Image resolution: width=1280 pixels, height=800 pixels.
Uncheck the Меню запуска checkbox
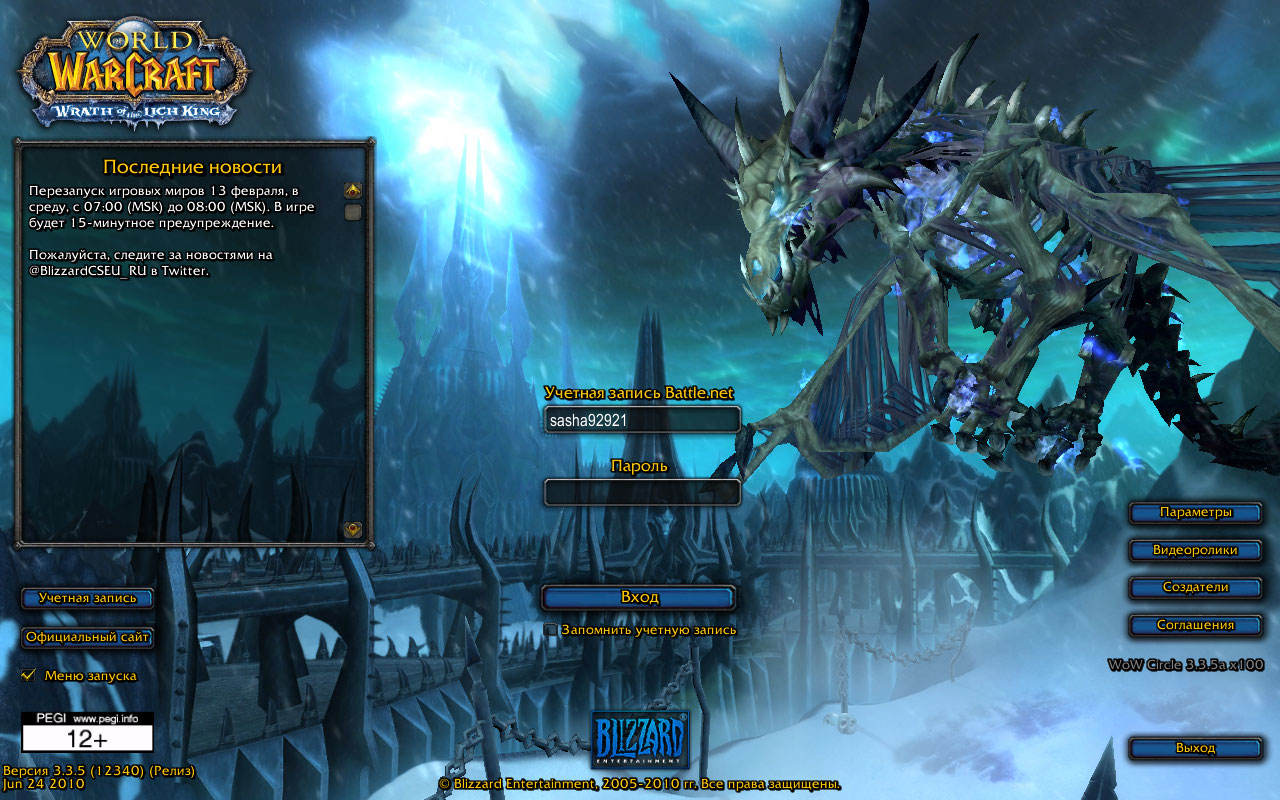tap(28, 676)
